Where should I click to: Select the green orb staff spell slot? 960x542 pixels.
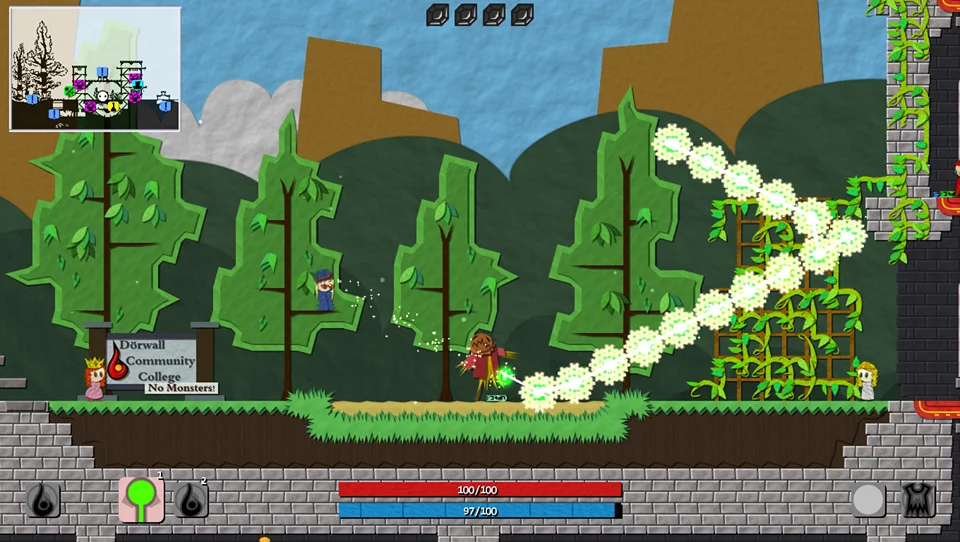(x=141, y=498)
